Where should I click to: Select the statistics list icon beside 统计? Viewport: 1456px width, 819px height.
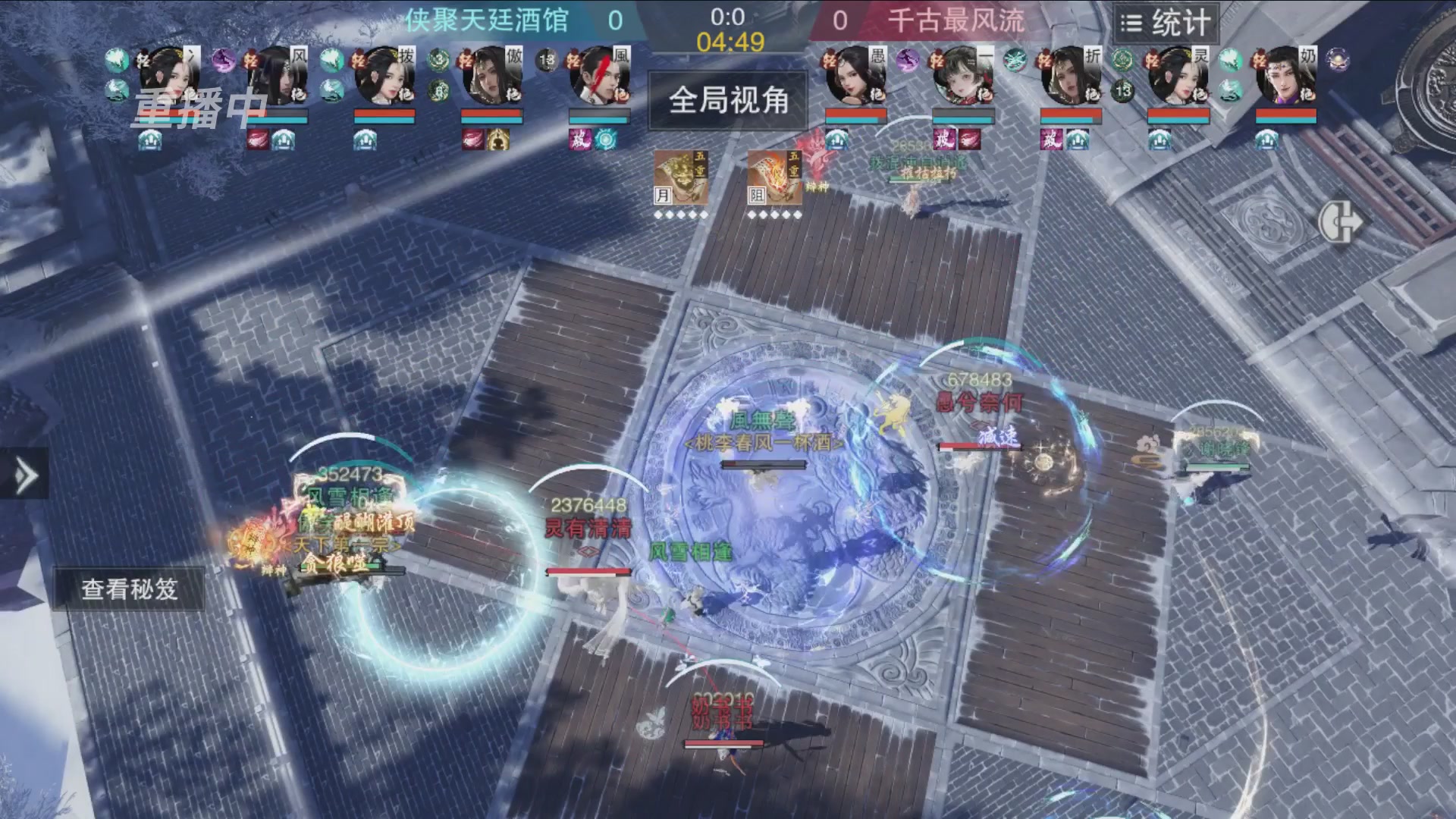(x=1131, y=23)
